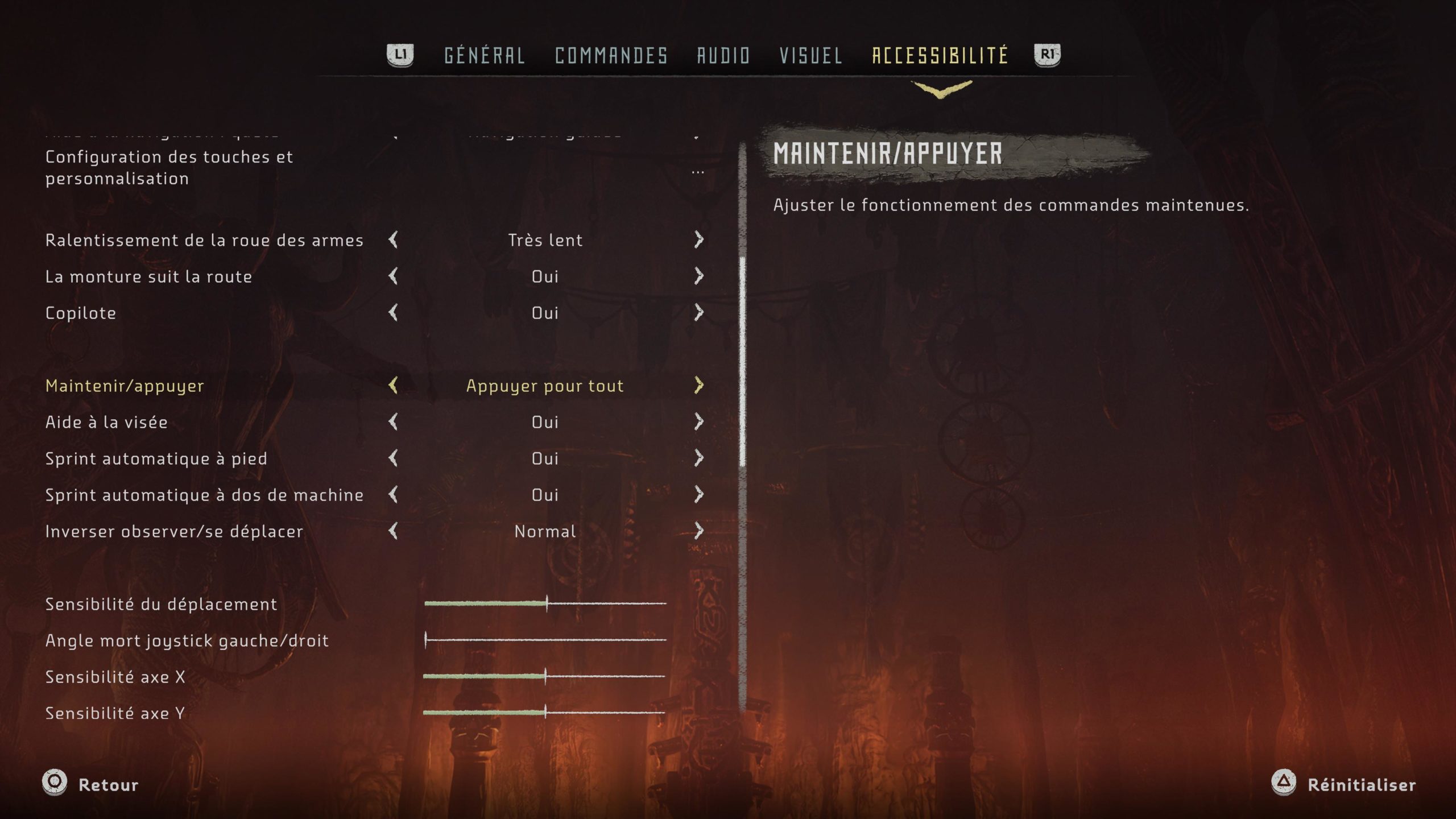Click the settings list scrollbar
Image resolution: width=1456 pixels, height=819 pixels.
(x=742, y=364)
